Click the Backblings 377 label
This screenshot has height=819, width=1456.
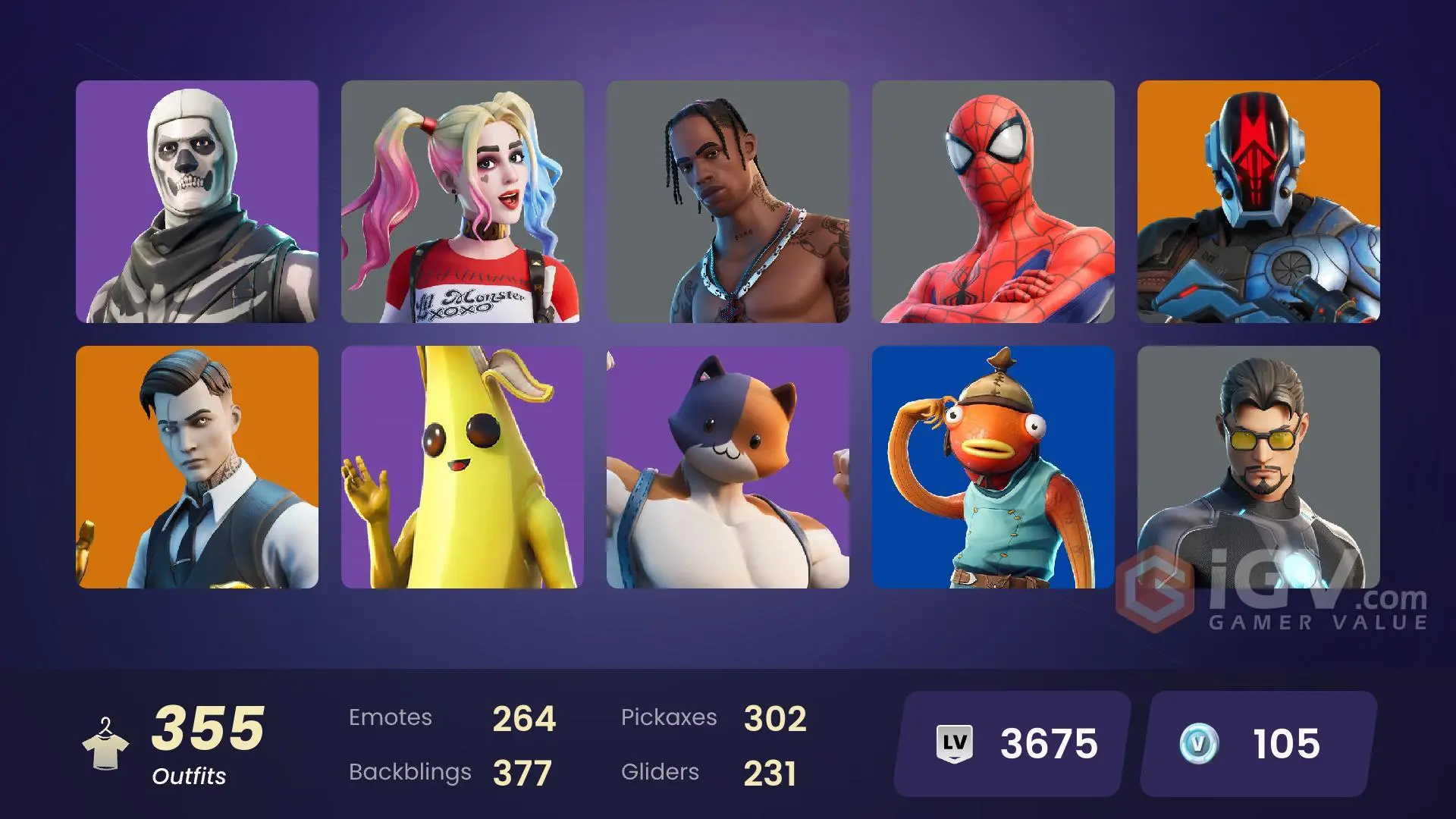coord(451,772)
